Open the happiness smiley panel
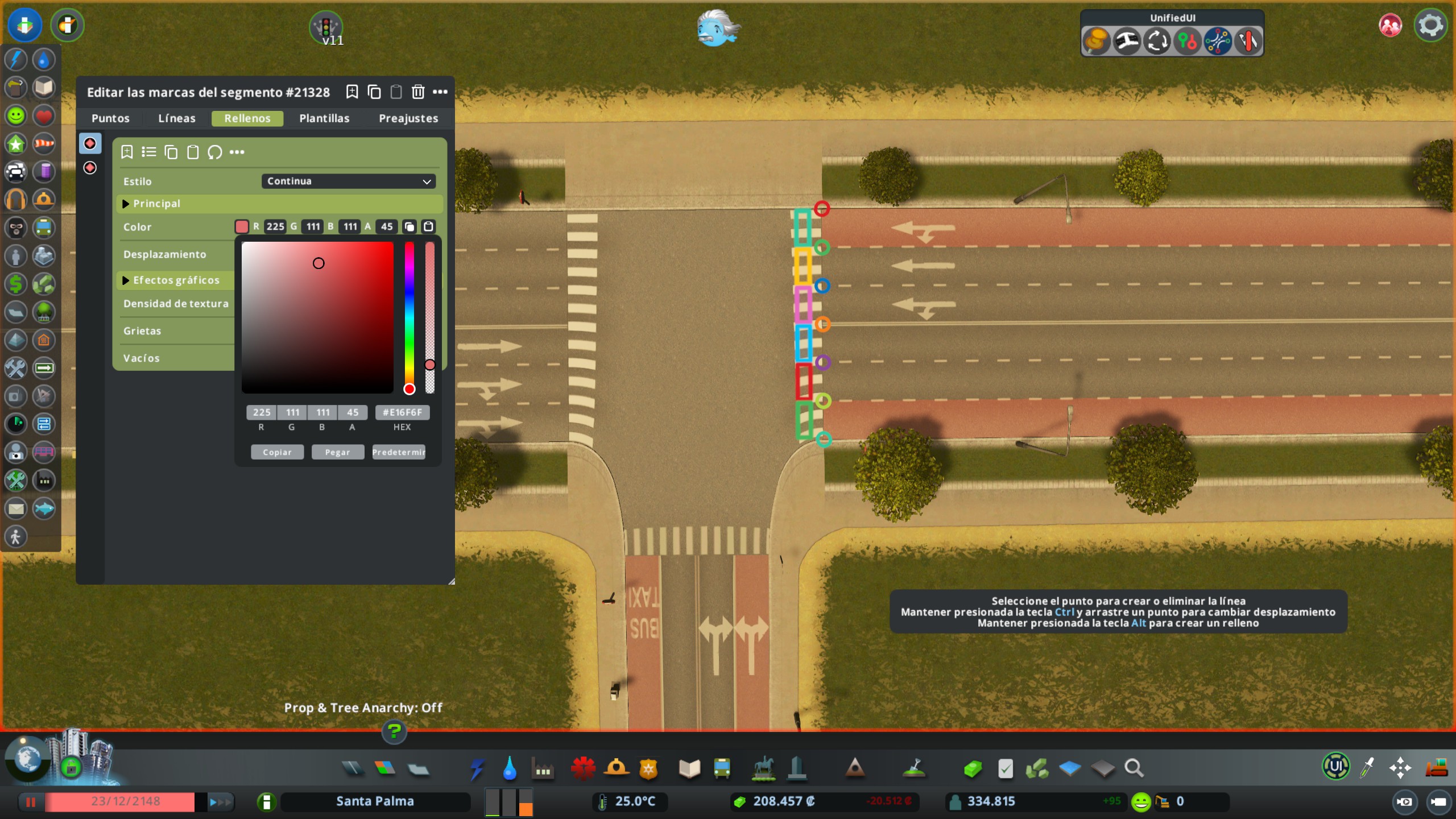This screenshot has height=819, width=1456. [16, 115]
